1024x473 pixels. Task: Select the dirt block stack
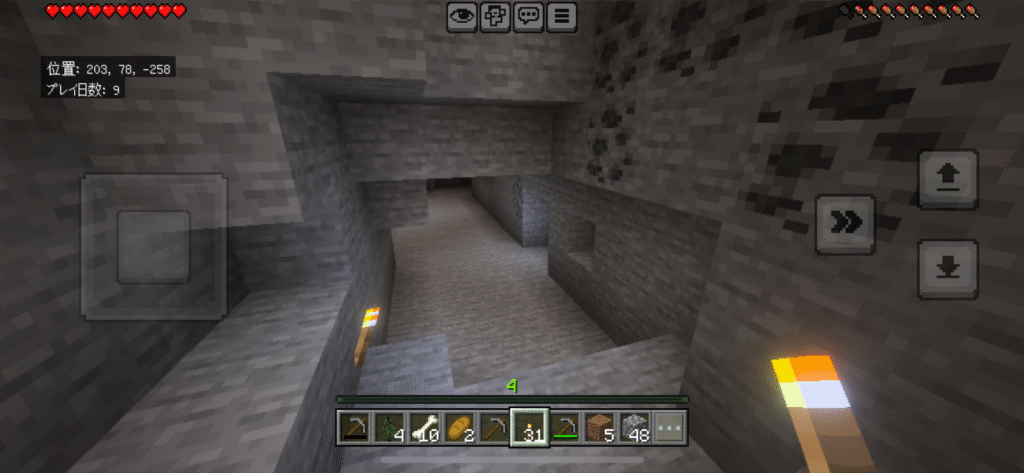[600, 428]
